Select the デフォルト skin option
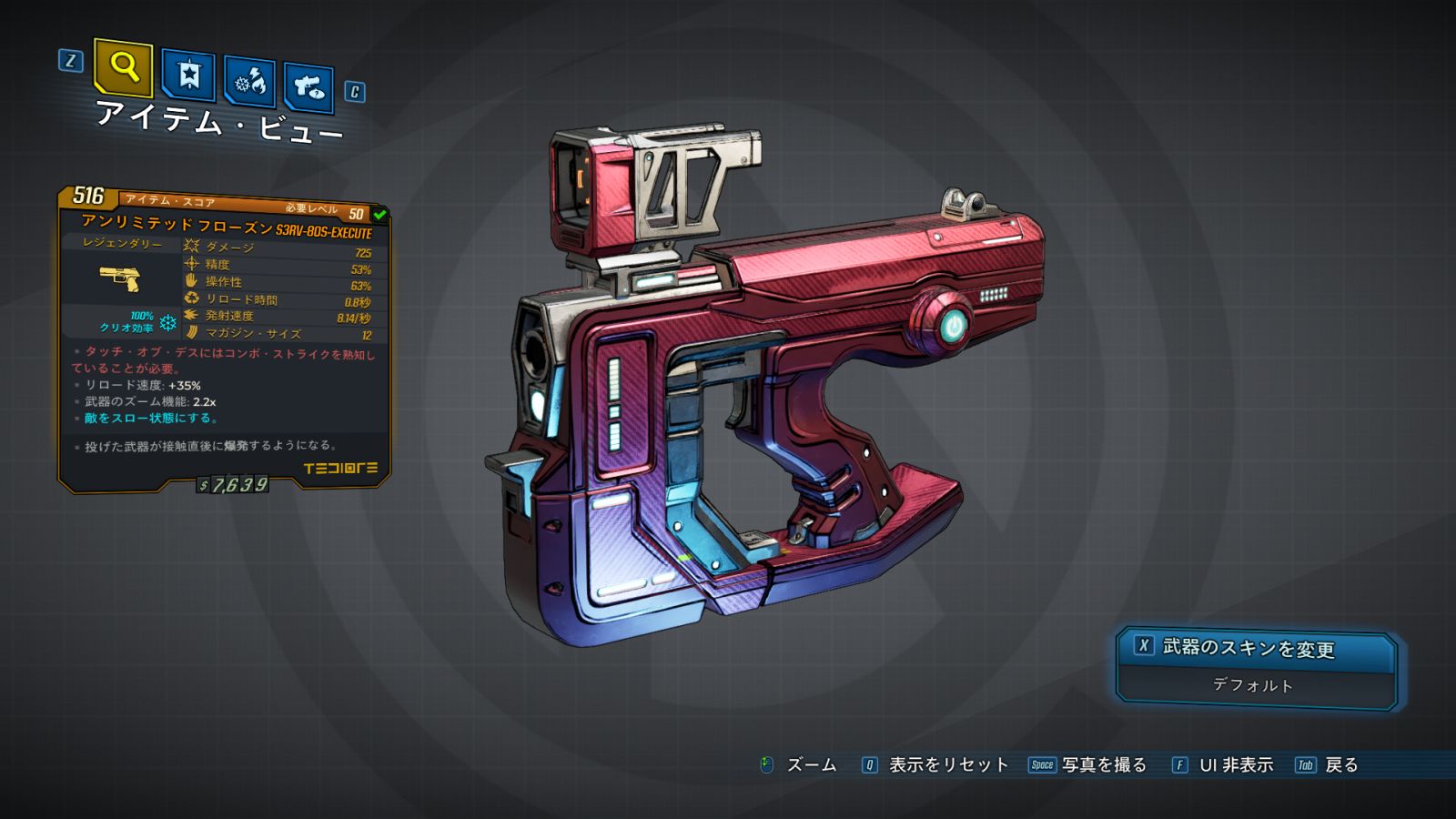Screen dimensions: 1456x819 pos(1253,685)
